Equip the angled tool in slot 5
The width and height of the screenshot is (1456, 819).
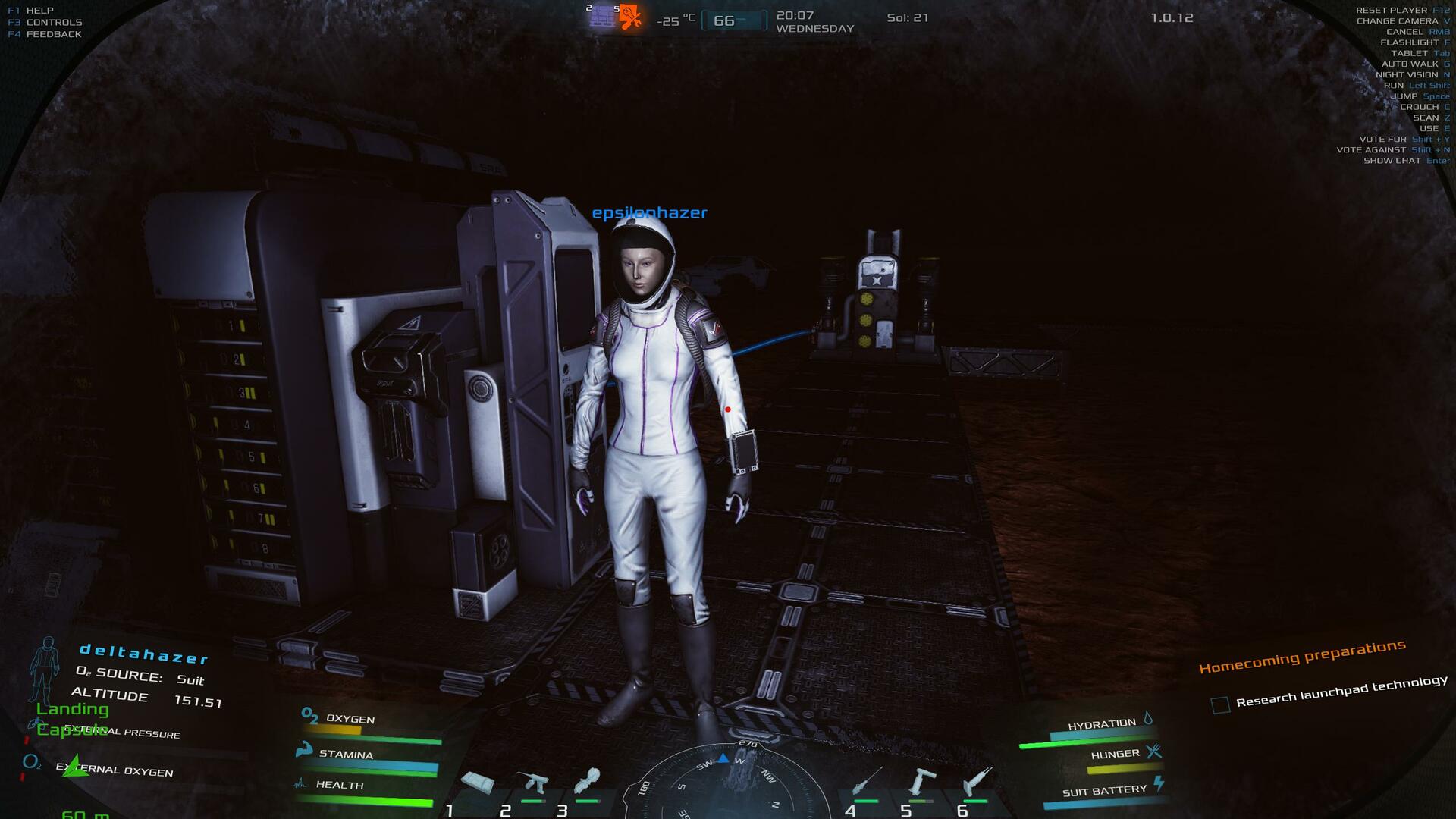pos(921,781)
